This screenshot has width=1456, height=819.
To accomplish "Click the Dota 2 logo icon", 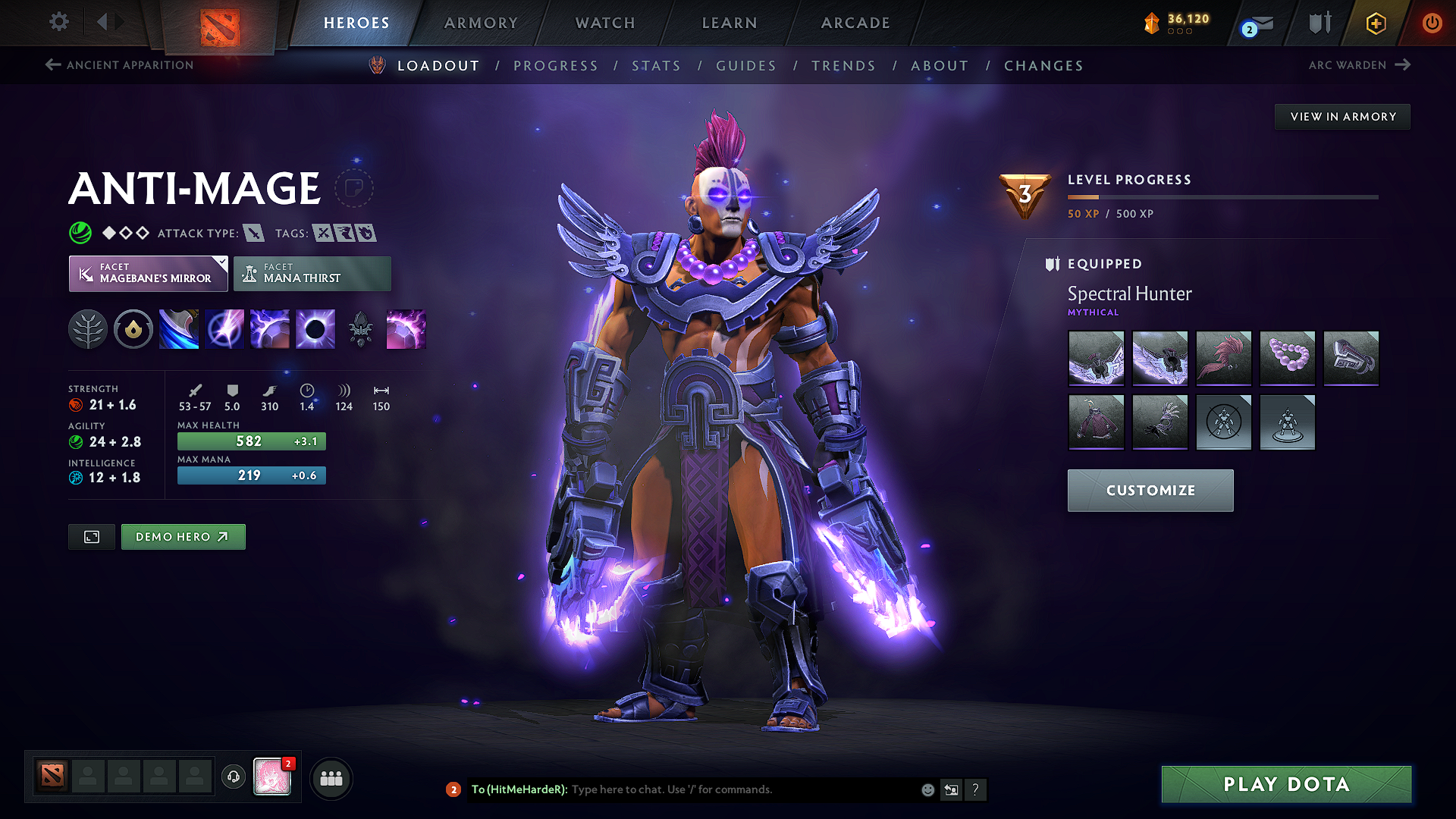I will [x=219, y=20].
